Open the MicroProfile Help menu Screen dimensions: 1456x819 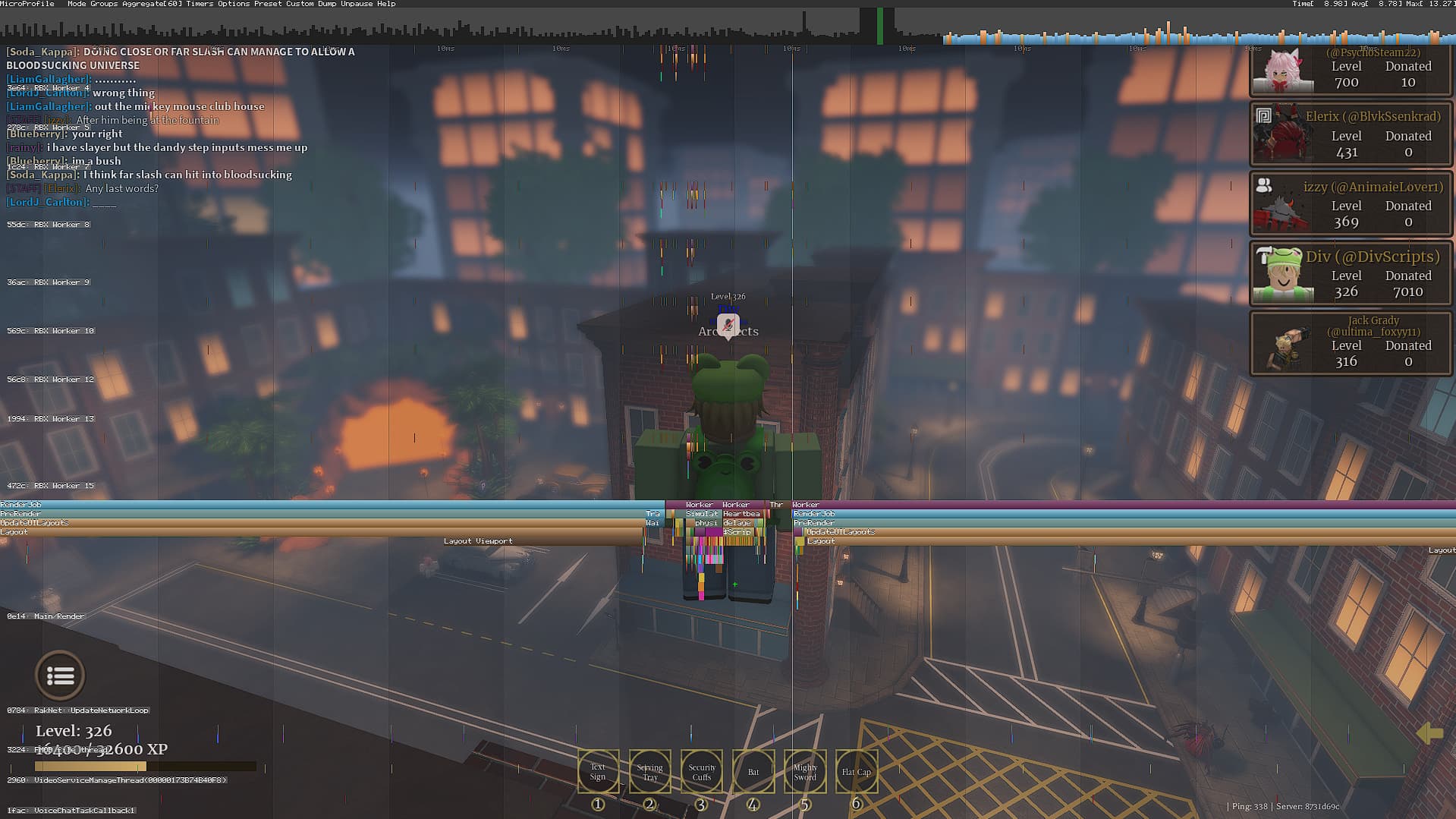click(386, 4)
